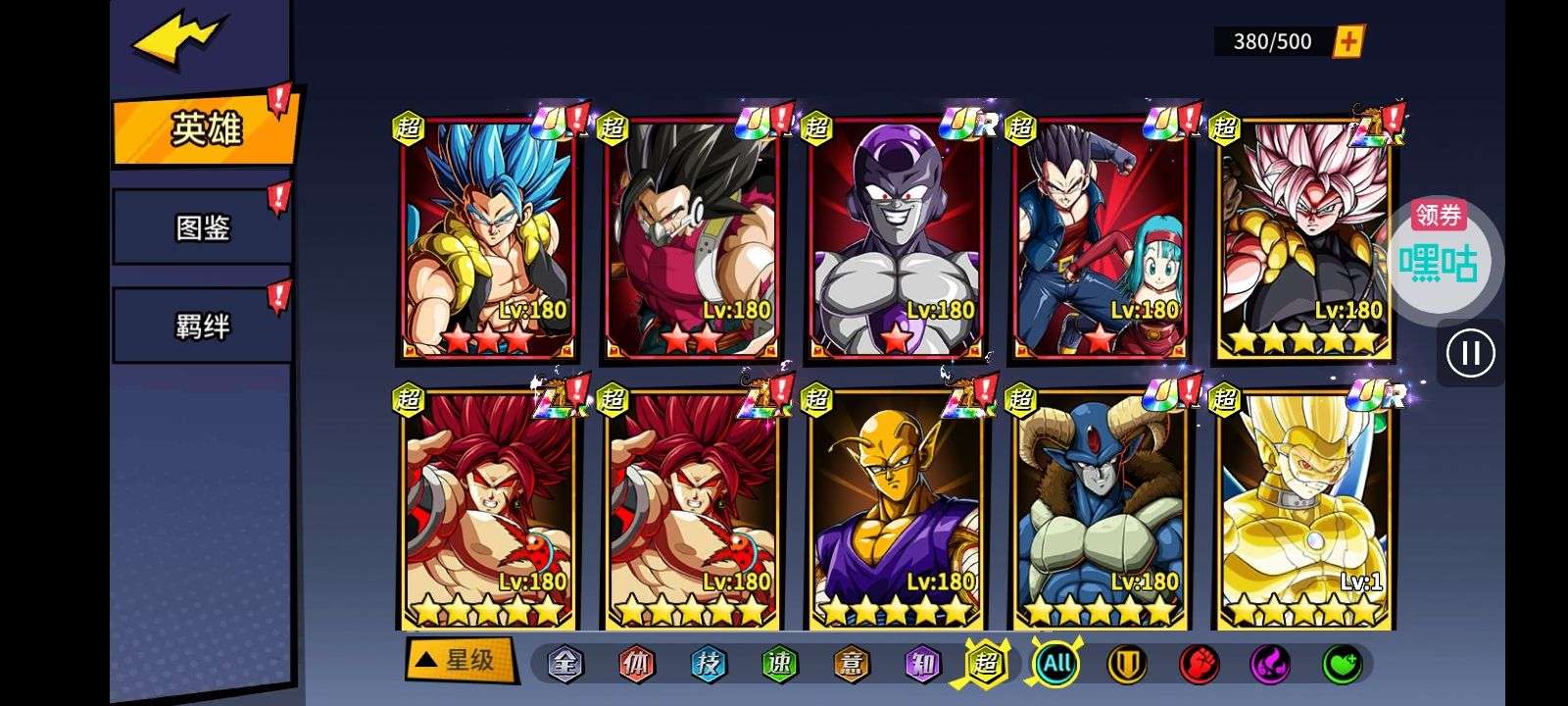The height and width of the screenshot is (706, 1568).
Task: Pick the orange Piccolo hero card
Action: [x=896, y=510]
